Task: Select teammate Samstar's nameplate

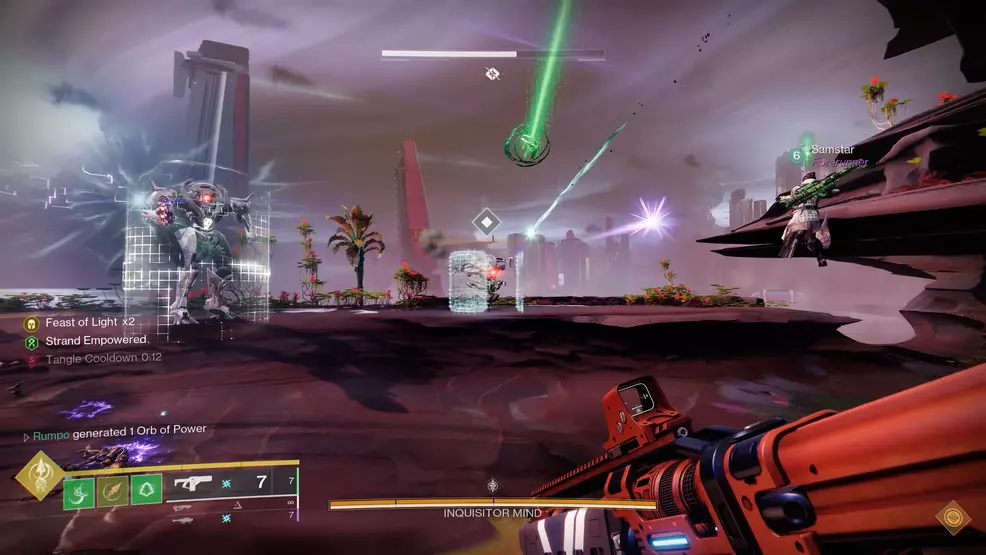Action: (x=830, y=150)
